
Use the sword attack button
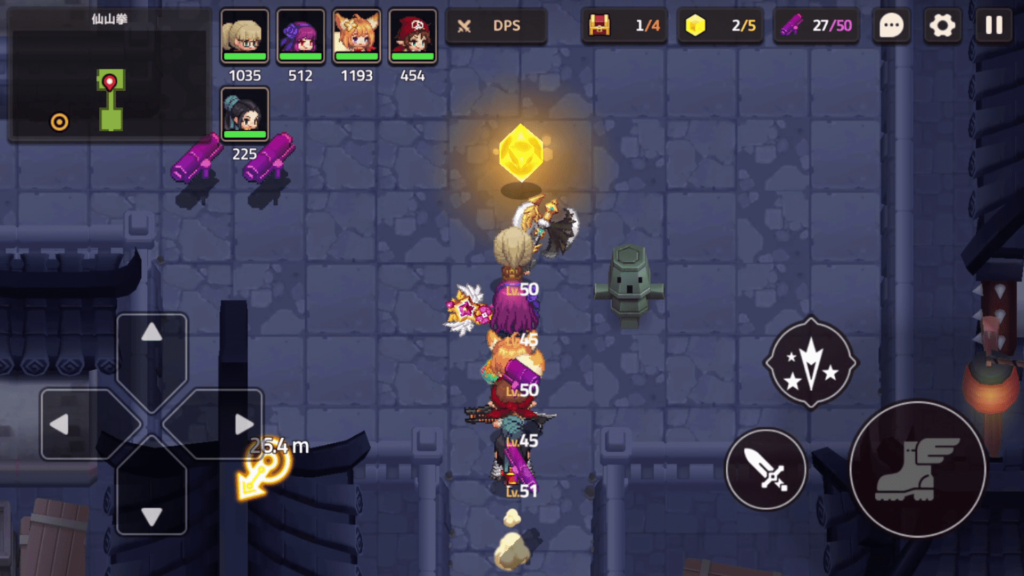765,469
